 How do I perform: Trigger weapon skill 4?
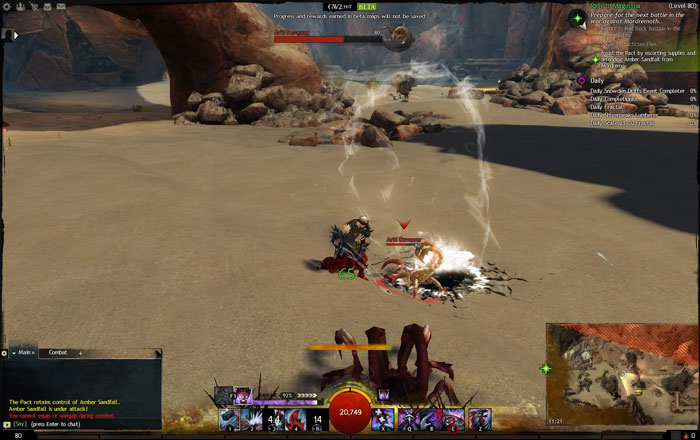296,419
